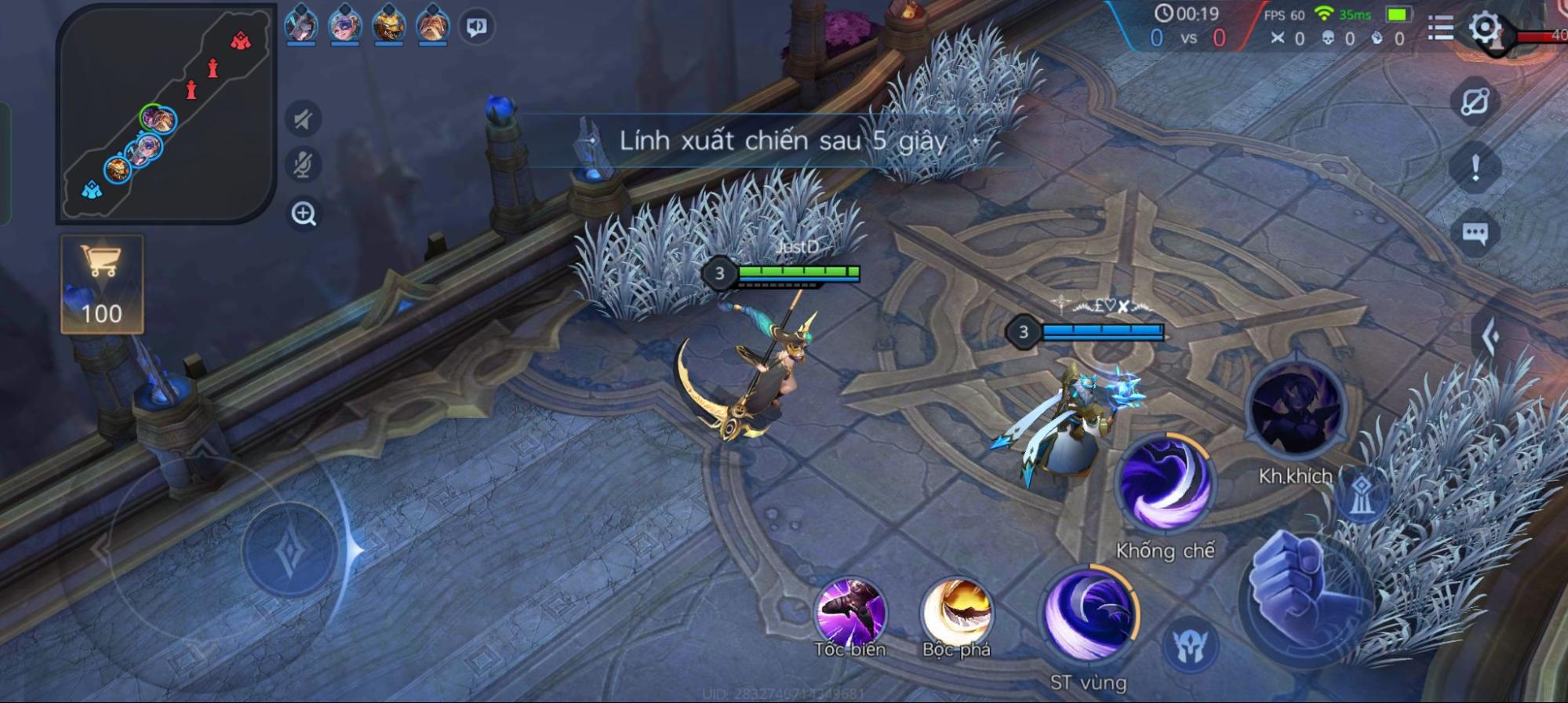The height and width of the screenshot is (703, 1568).
Task: Select the attack tower target button
Action: pos(1362,495)
